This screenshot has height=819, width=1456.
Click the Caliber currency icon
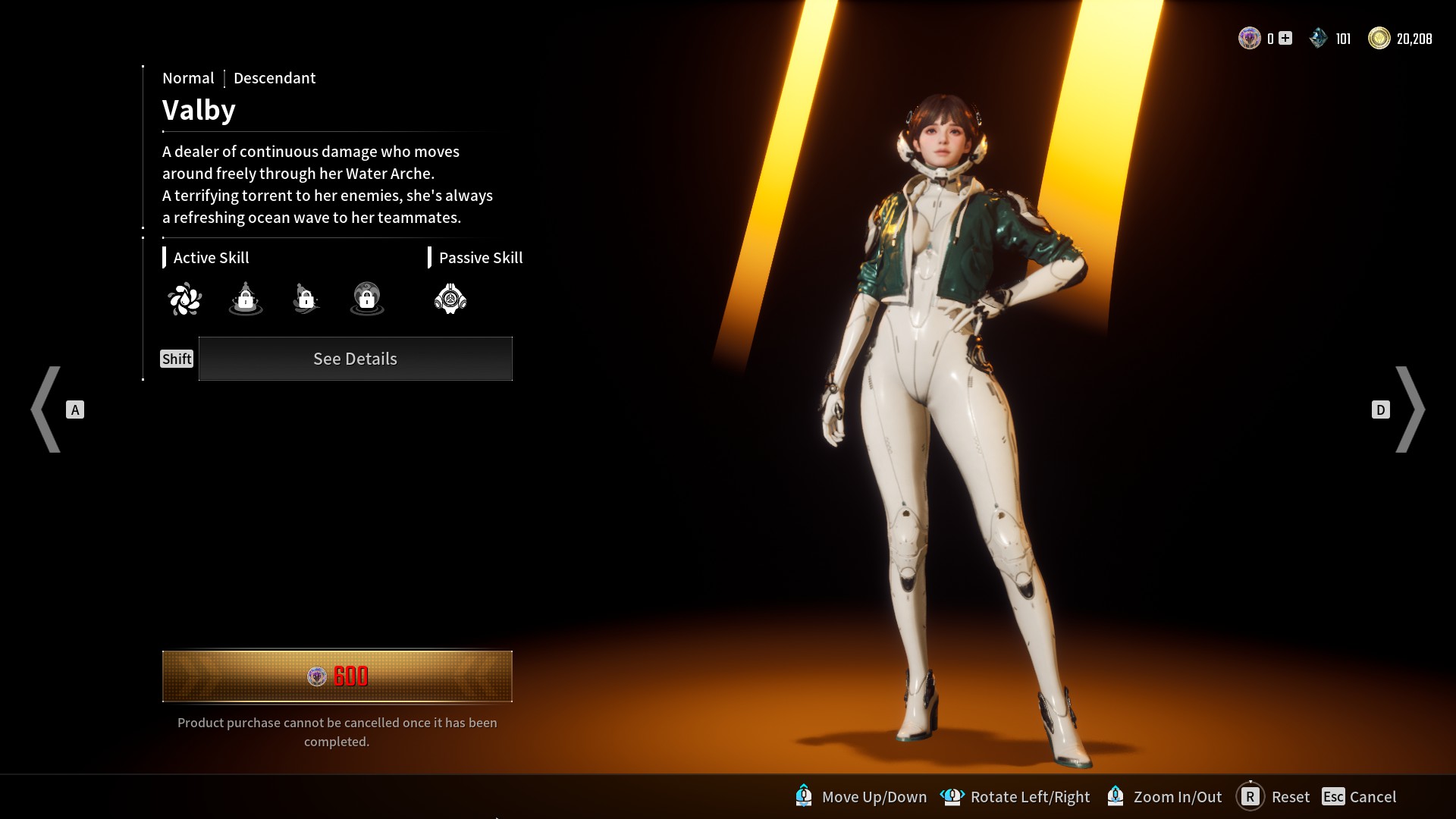point(1248,36)
